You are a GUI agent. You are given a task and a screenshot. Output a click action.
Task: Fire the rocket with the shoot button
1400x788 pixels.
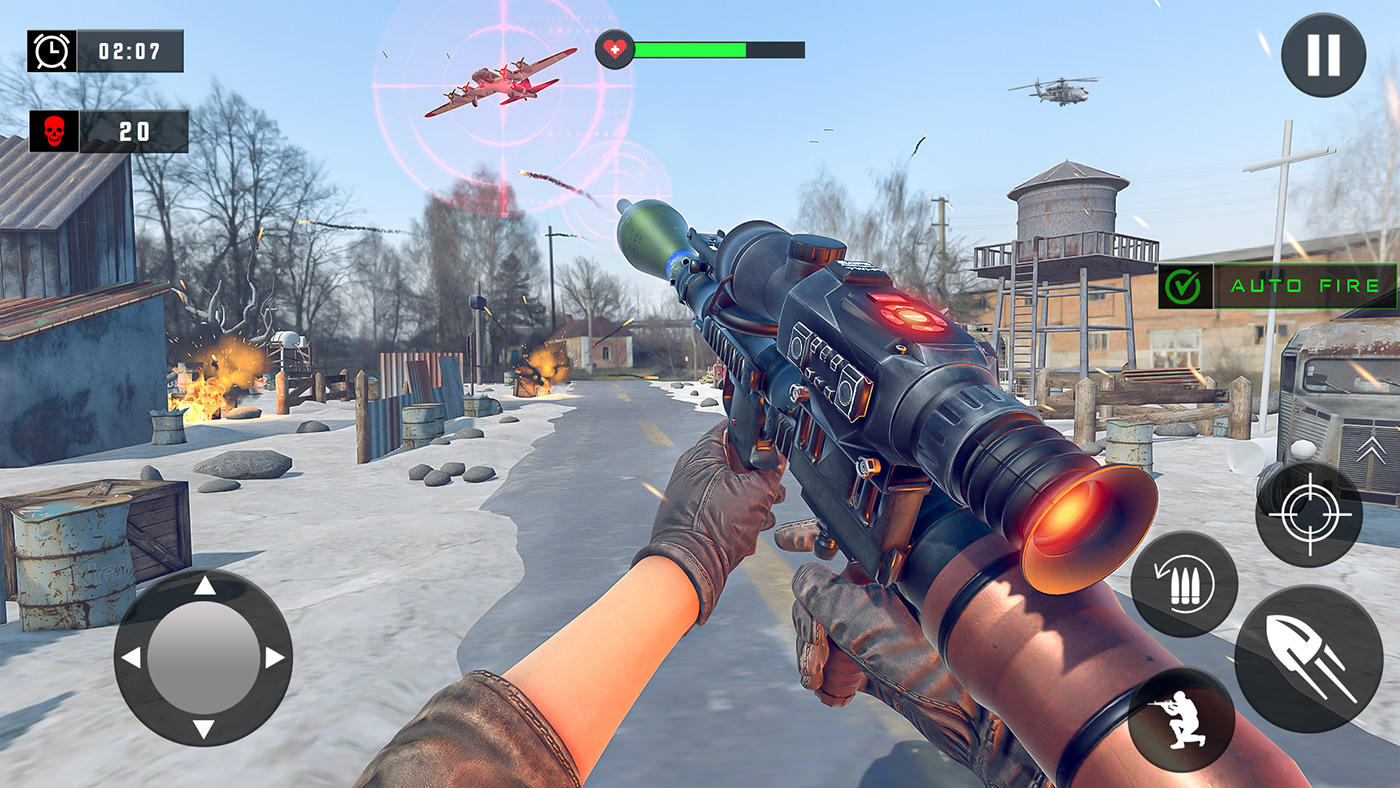pos(1308,659)
